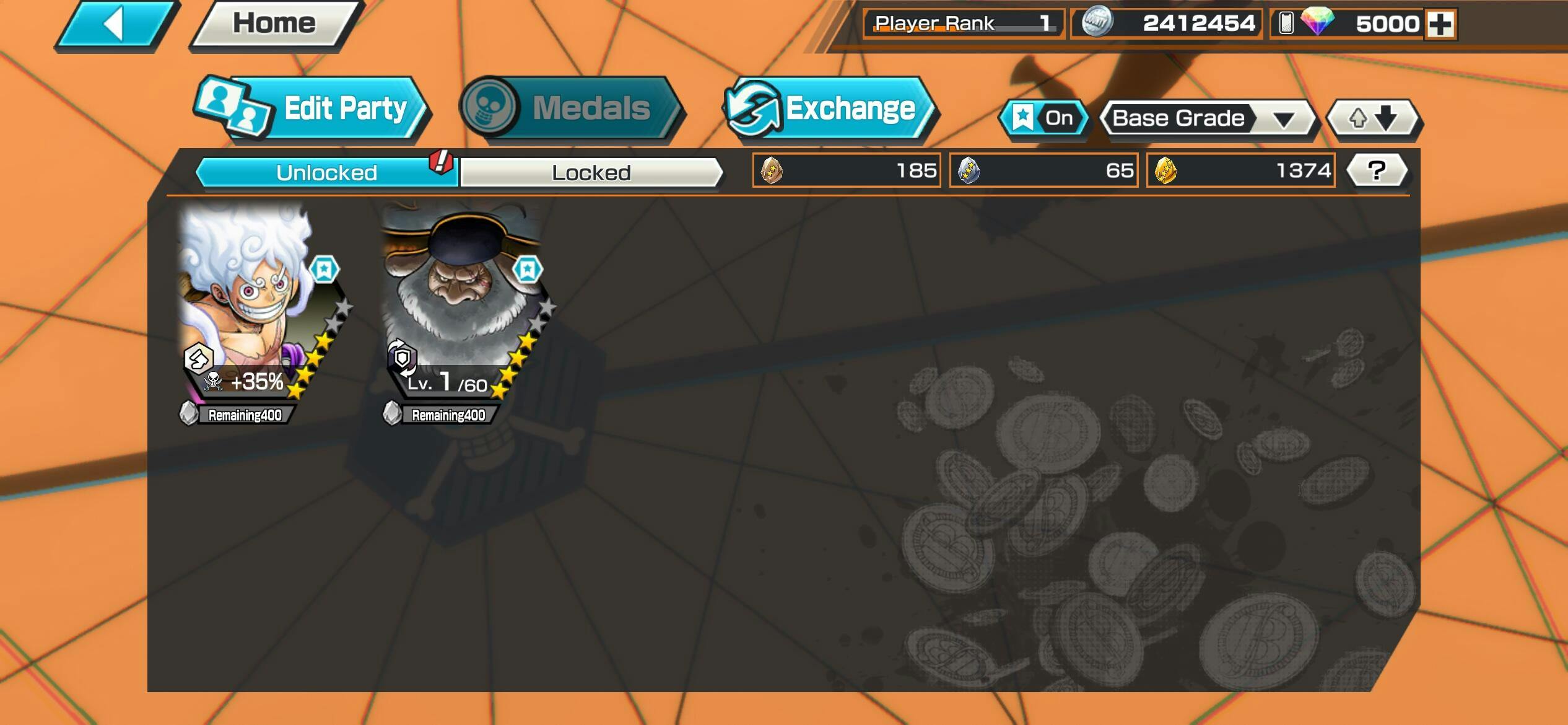The width and height of the screenshot is (1568, 725).
Task: Toggle favorite badge on the Luffy card
Action: pos(324,270)
